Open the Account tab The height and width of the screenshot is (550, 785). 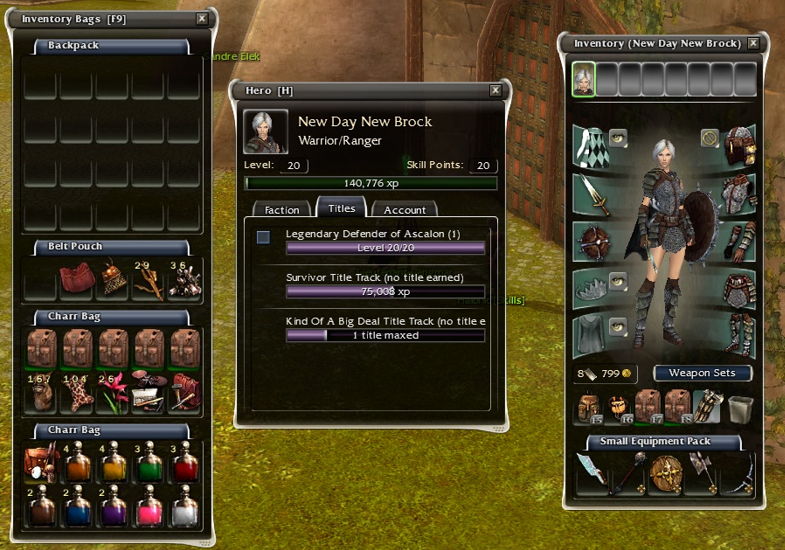pyautogui.click(x=405, y=210)
